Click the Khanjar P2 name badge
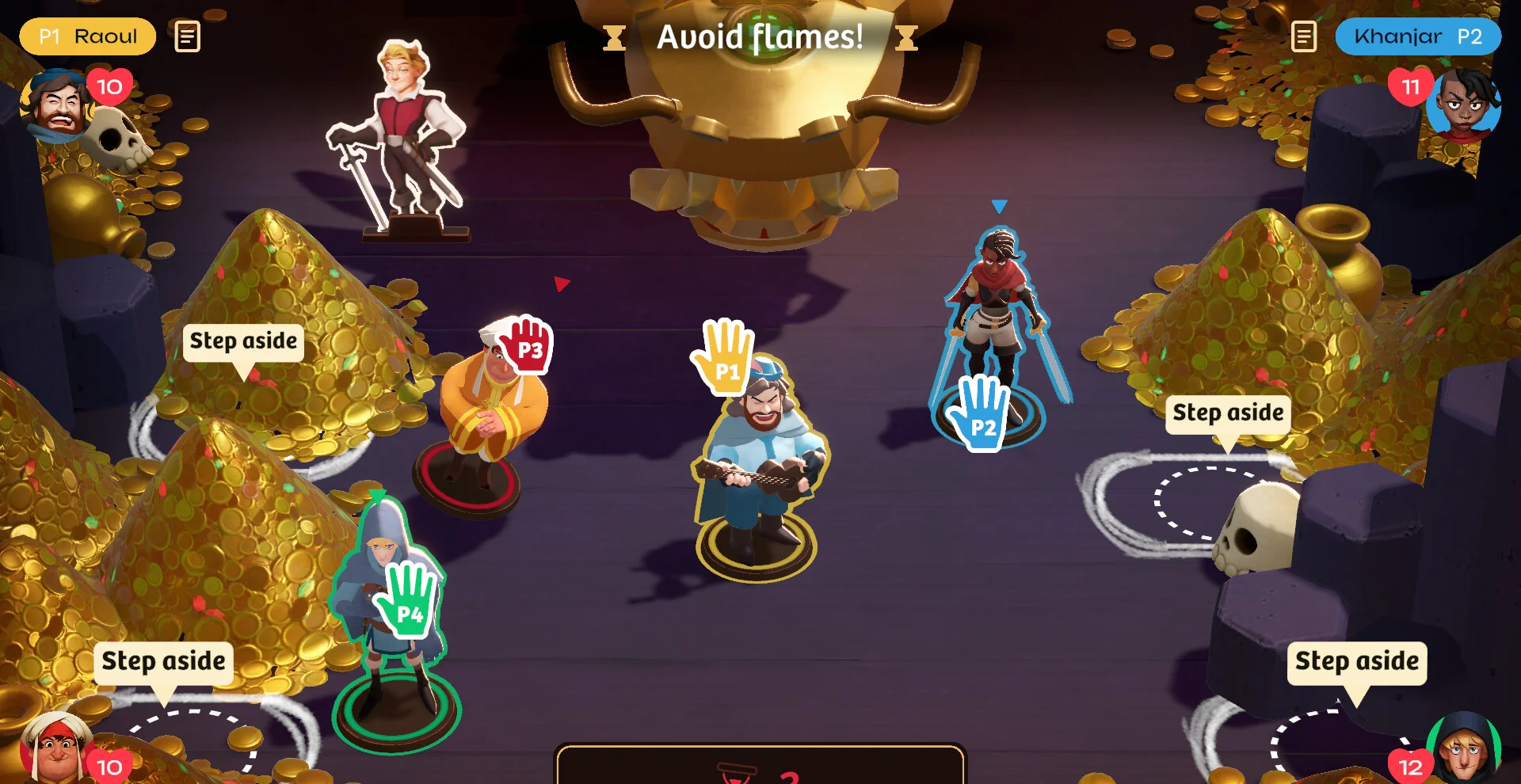1521x784 pixels. point(1417,36)
